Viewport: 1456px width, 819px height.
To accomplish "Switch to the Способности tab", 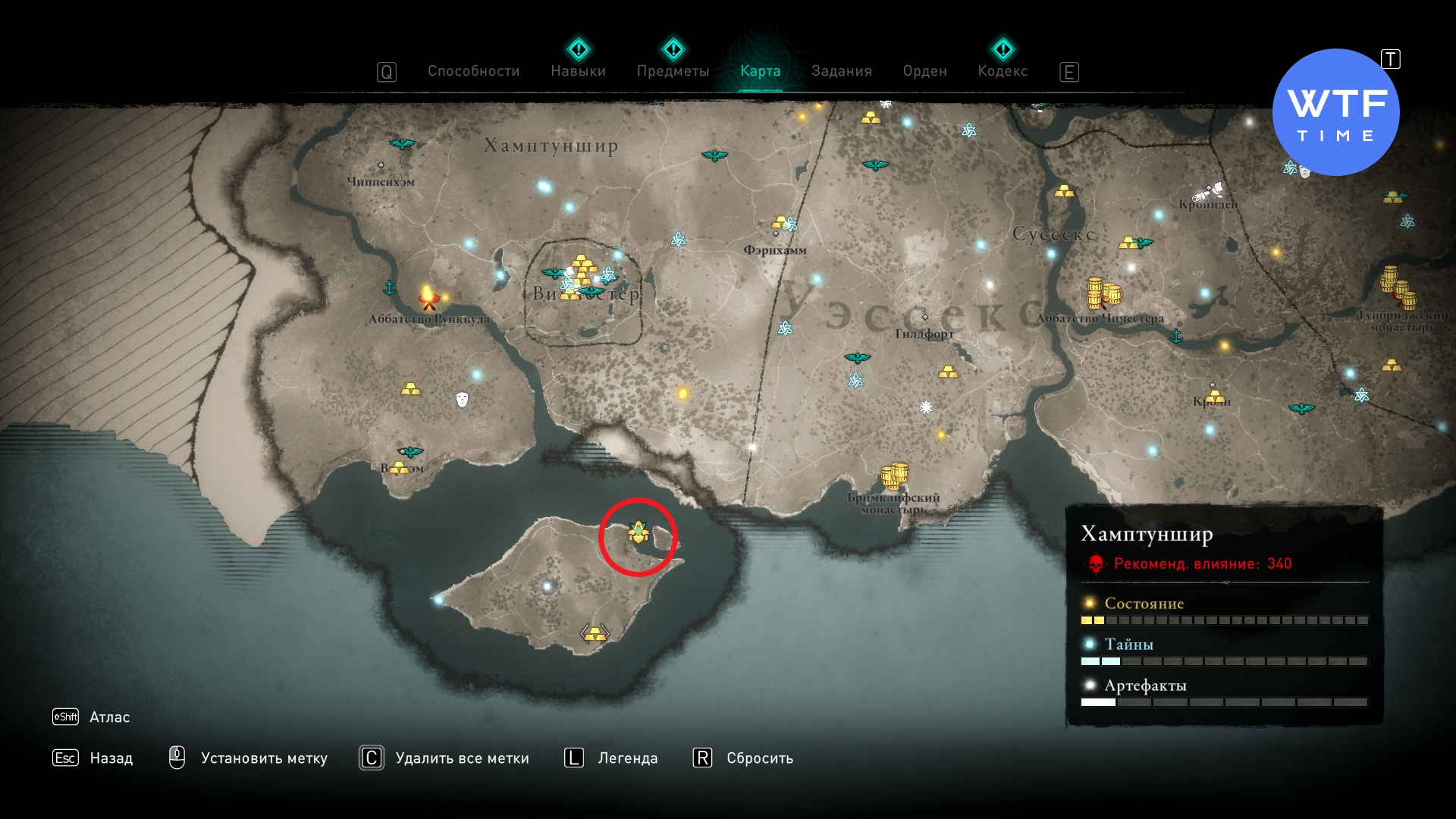I will pyautogui.click(x=473, y=71).
